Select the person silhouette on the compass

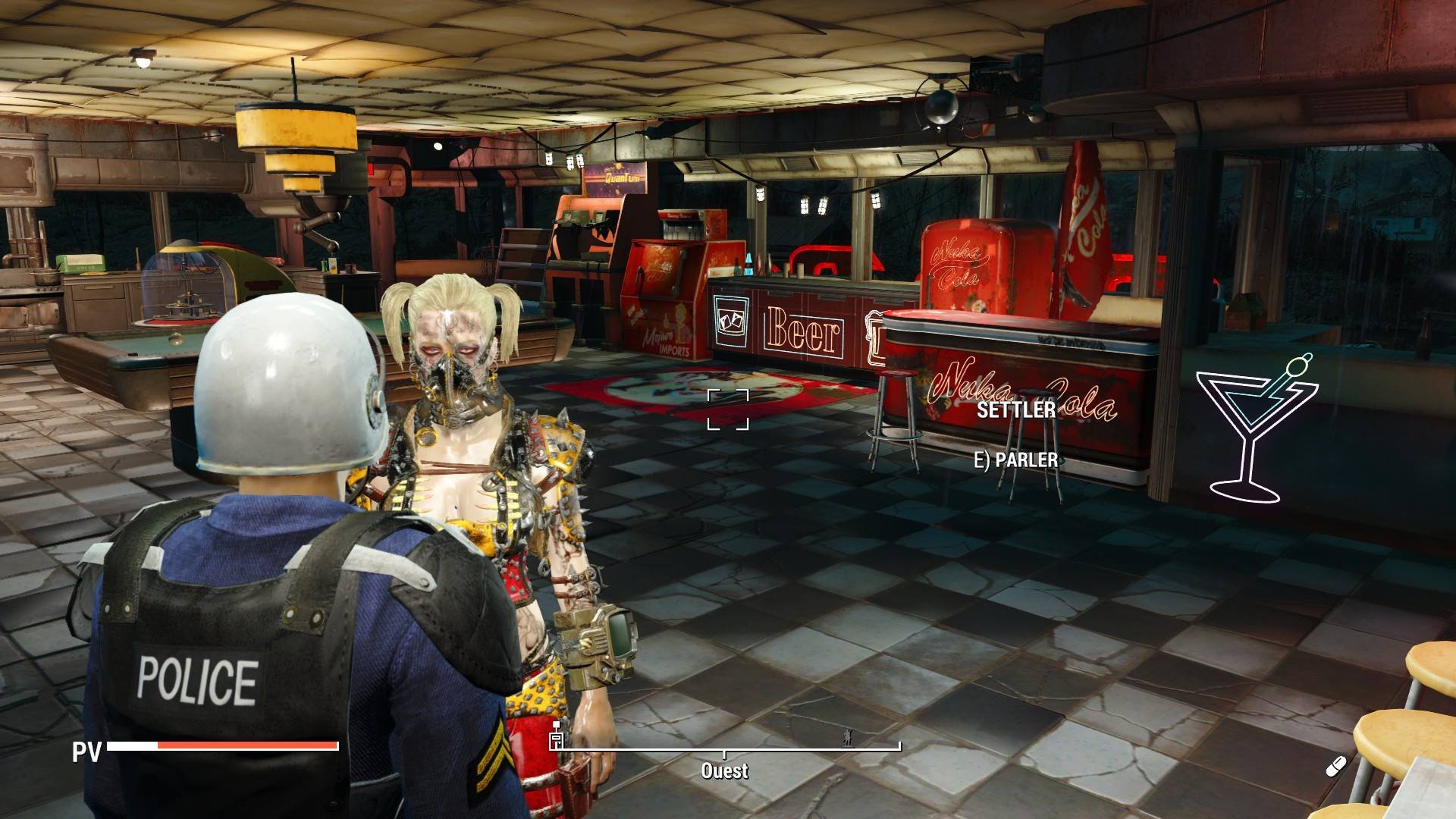[x=848, y=737]
